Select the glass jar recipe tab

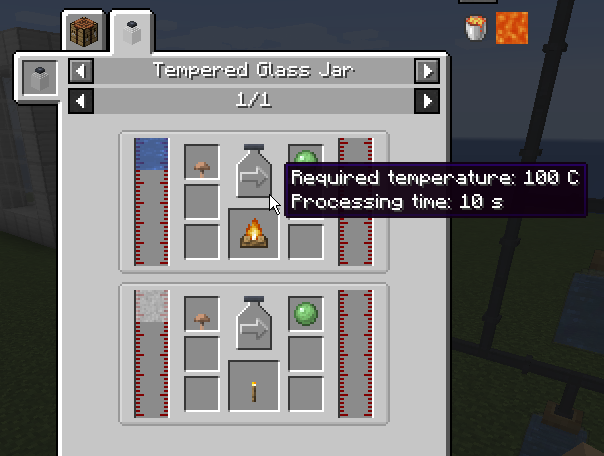(x=130, y=32)
